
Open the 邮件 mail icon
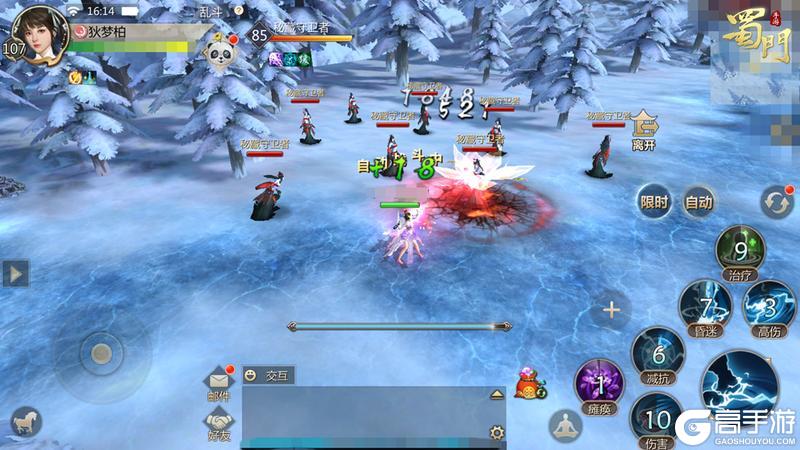coord(218,383)
